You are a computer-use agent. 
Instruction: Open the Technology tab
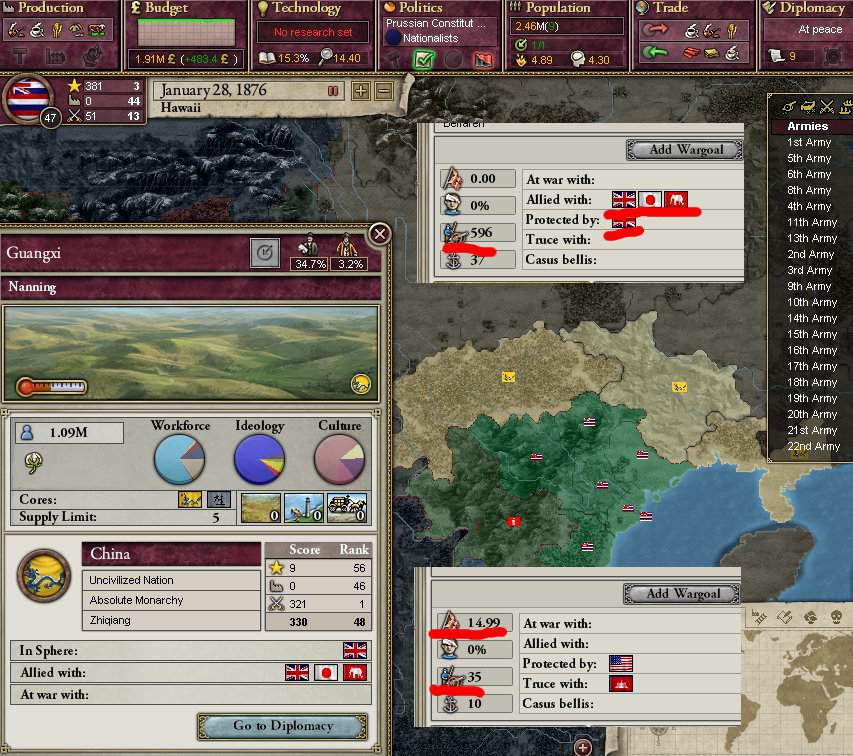coord(308,8)
